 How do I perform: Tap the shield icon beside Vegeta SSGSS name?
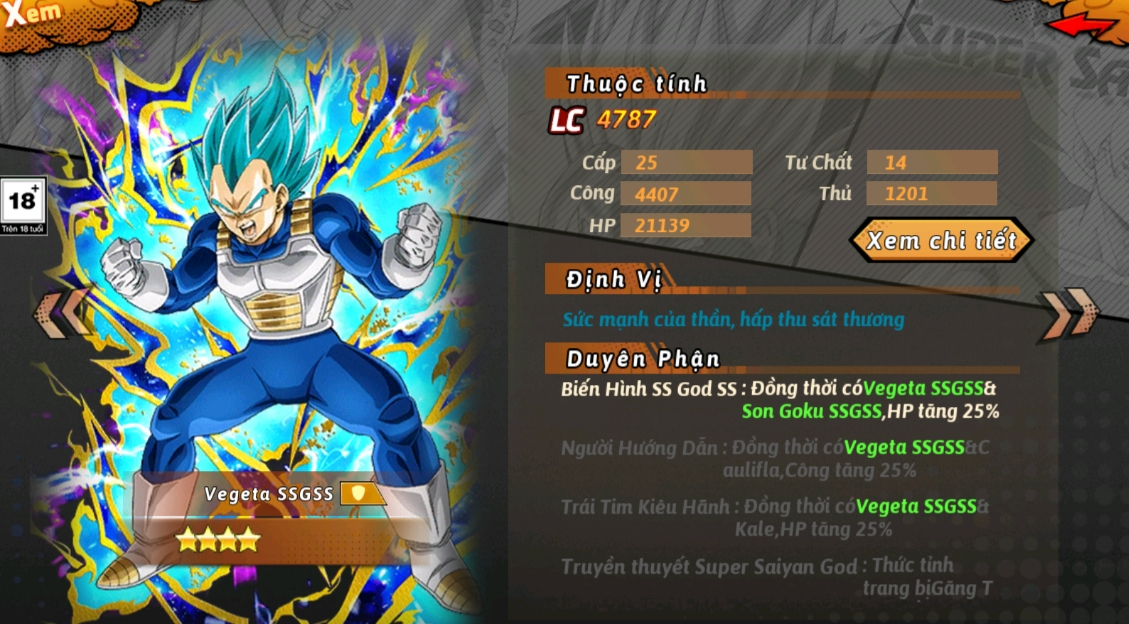(358, 493)
